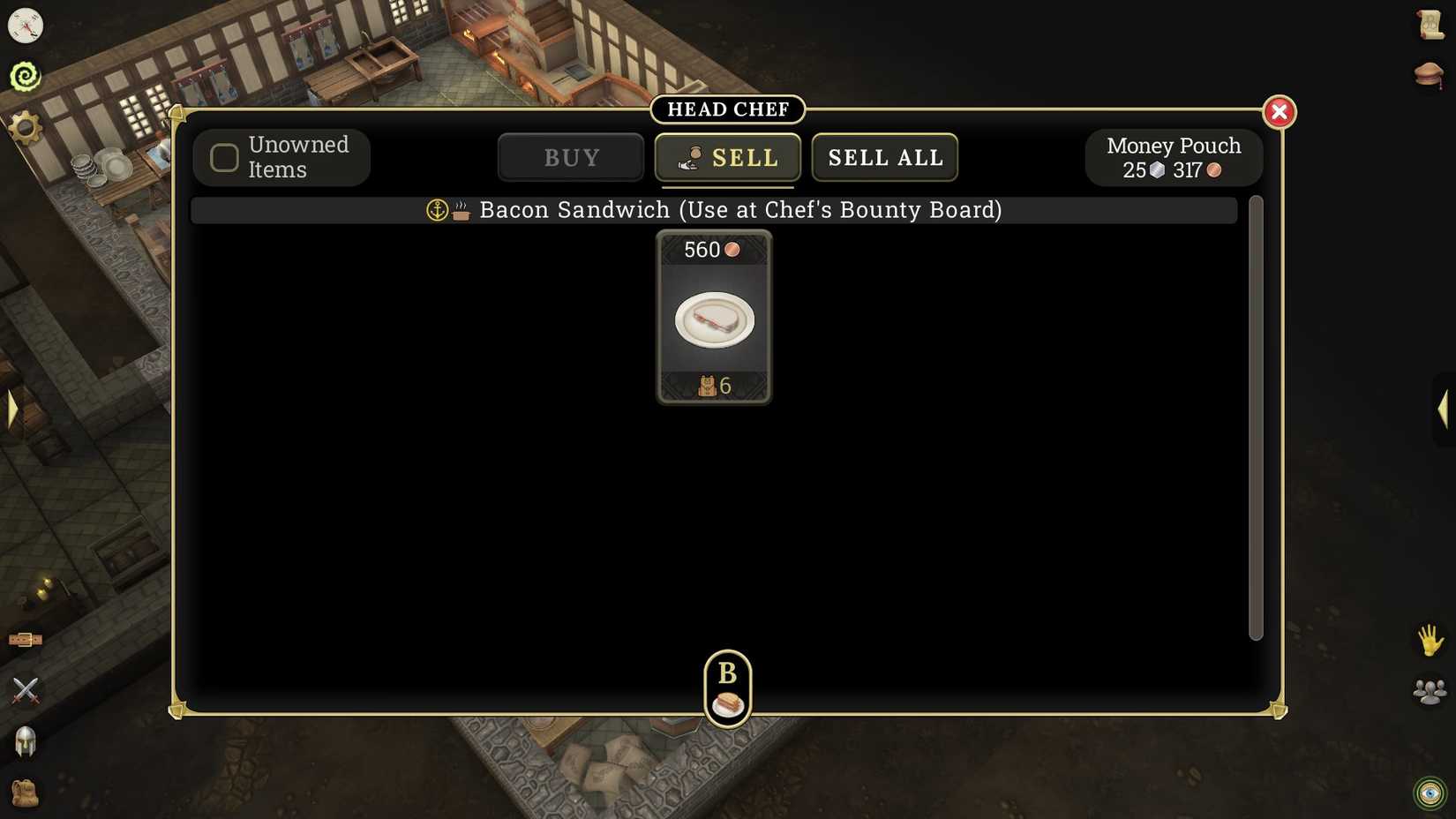Open the compass navigation icon
This screenshot has width=1456, height=819.
tap(24, 26)
